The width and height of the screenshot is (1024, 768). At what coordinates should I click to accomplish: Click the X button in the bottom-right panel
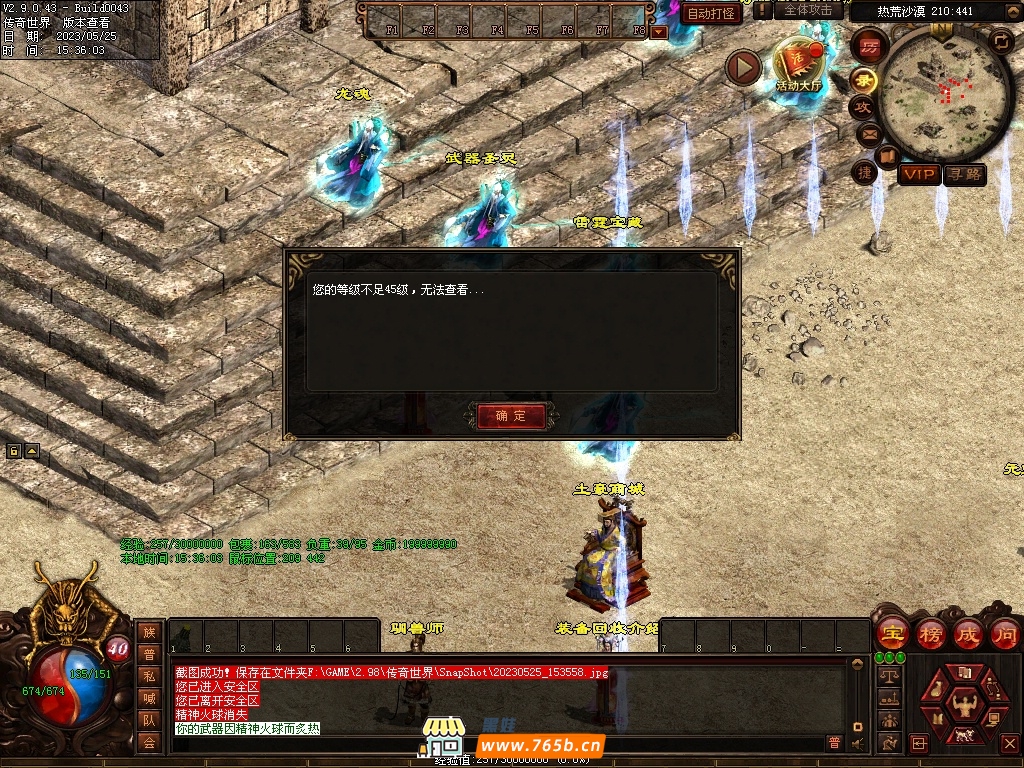tap(1010, 743)
